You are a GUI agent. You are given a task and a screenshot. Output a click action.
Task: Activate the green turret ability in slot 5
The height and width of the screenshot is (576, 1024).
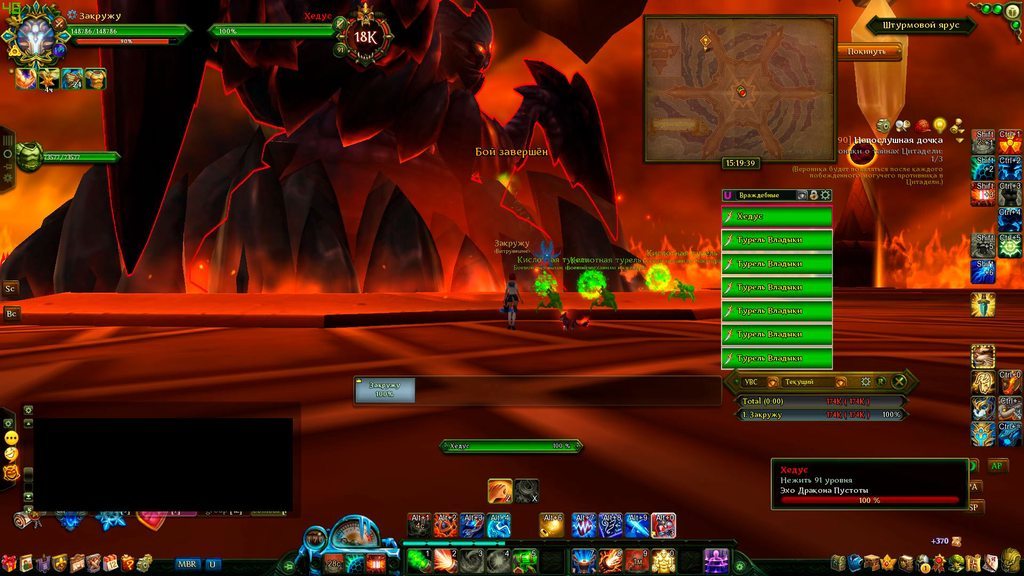[525, 560]
